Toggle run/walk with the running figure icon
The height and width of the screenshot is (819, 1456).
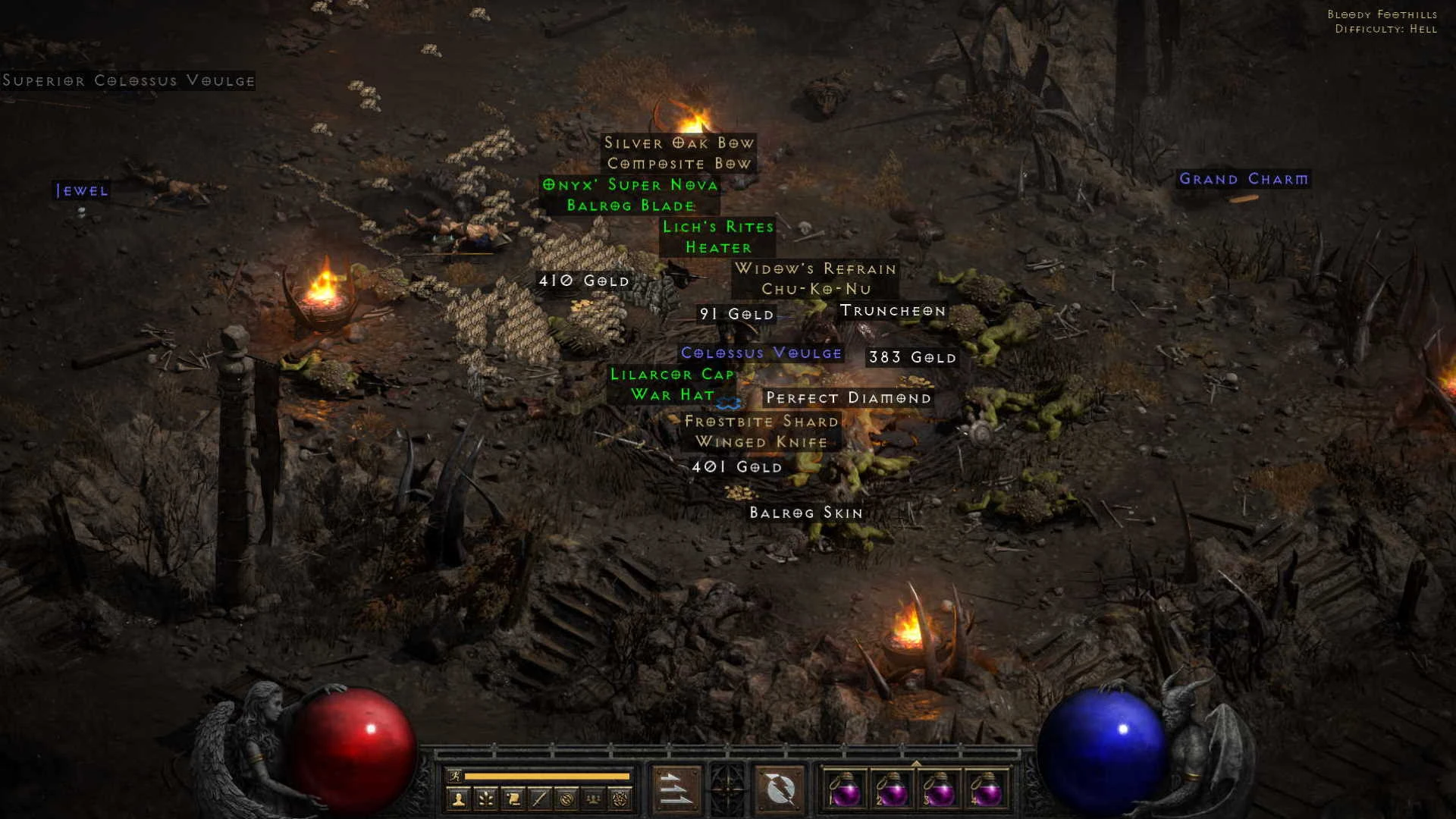click(x=455, y=776)
